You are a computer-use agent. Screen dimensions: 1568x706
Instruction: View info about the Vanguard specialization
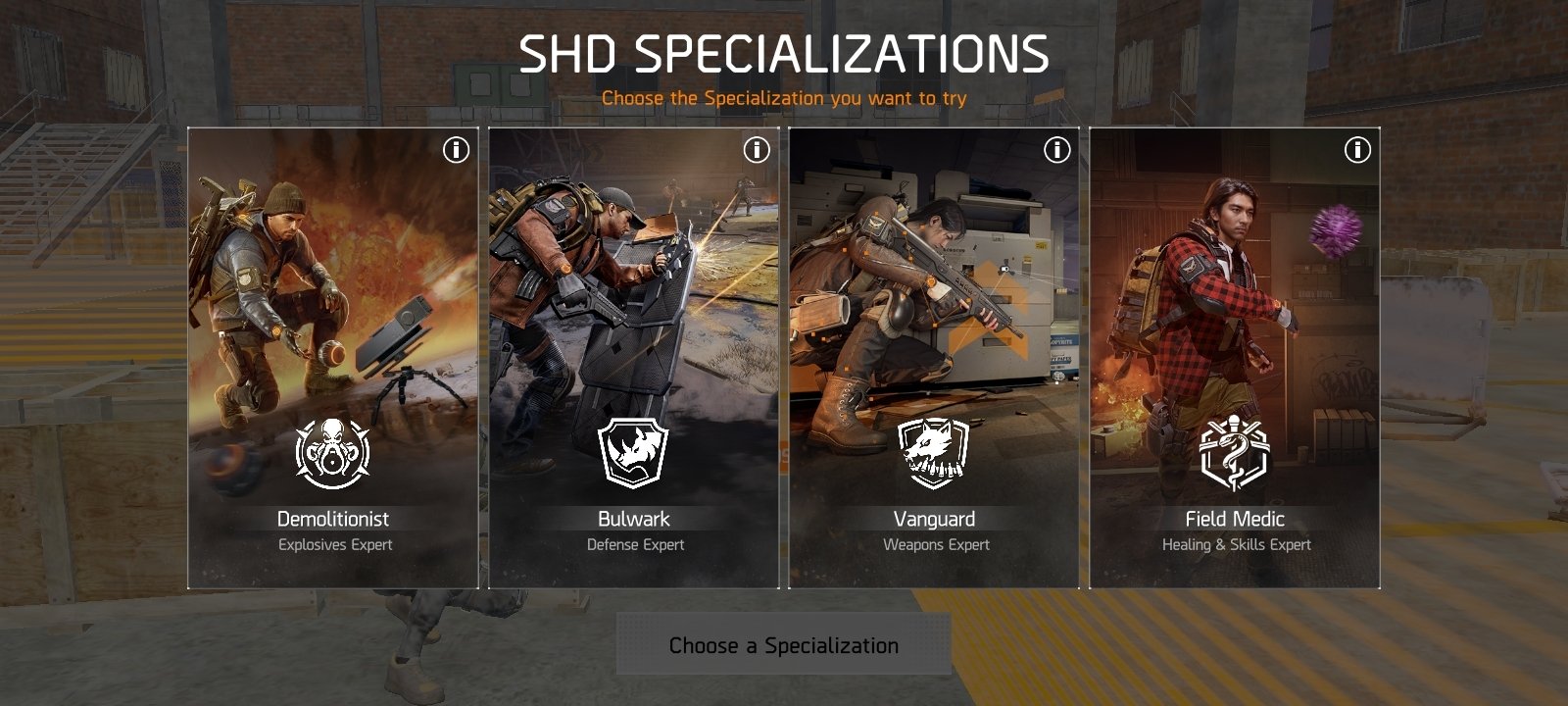pos(1056,150)
